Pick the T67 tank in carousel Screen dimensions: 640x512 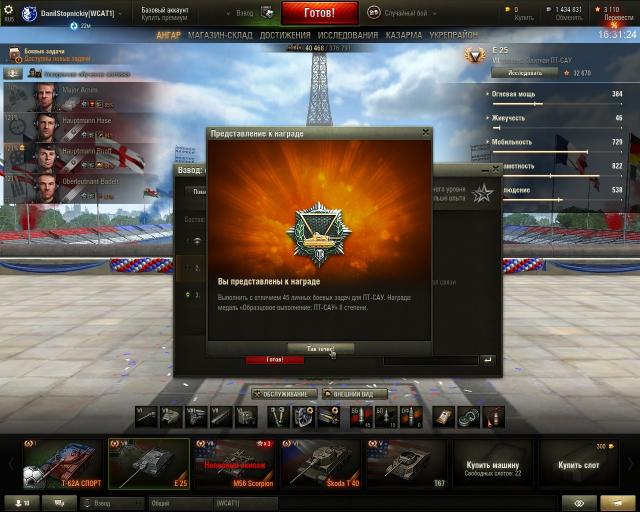[406, 464]
